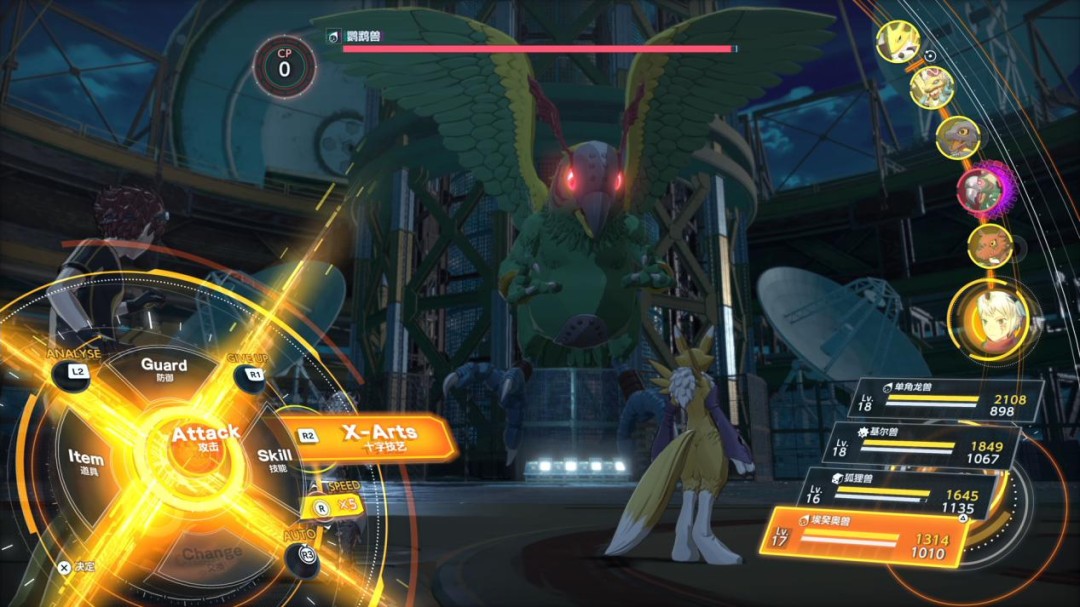This screenshot has height=607, width=1080.
Task: Open the Item menu
Action: point(86,460)
